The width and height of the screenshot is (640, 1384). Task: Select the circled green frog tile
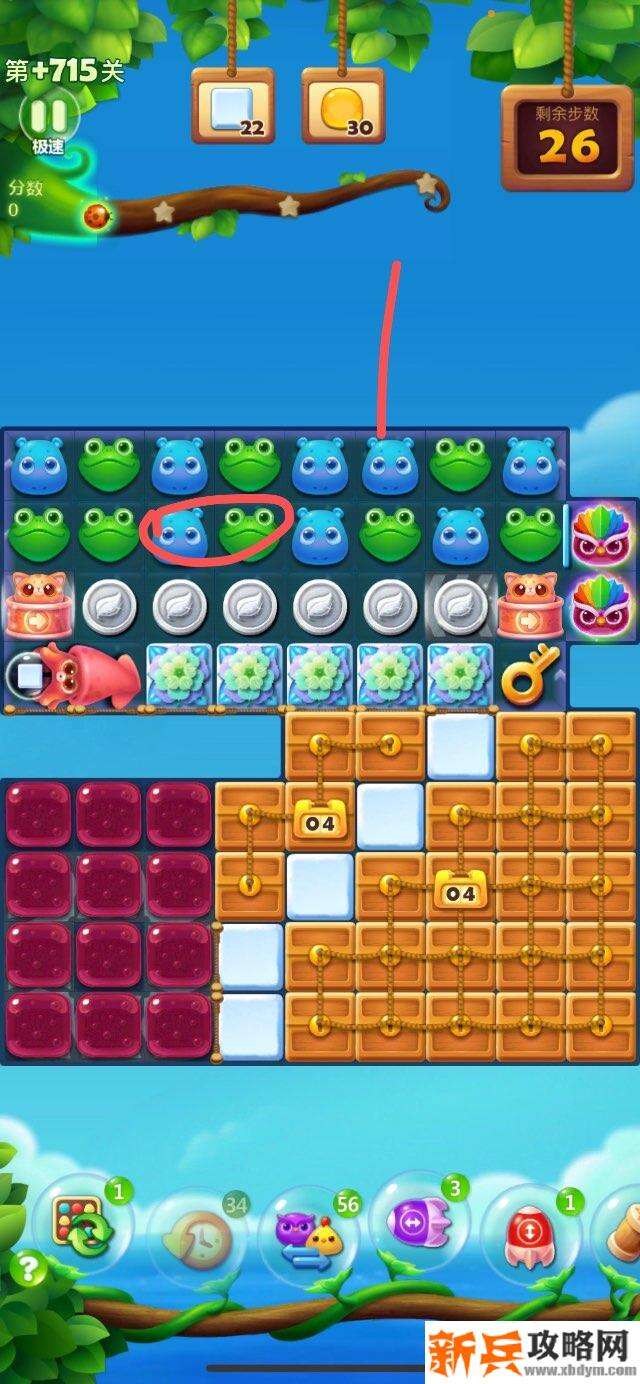250,534
